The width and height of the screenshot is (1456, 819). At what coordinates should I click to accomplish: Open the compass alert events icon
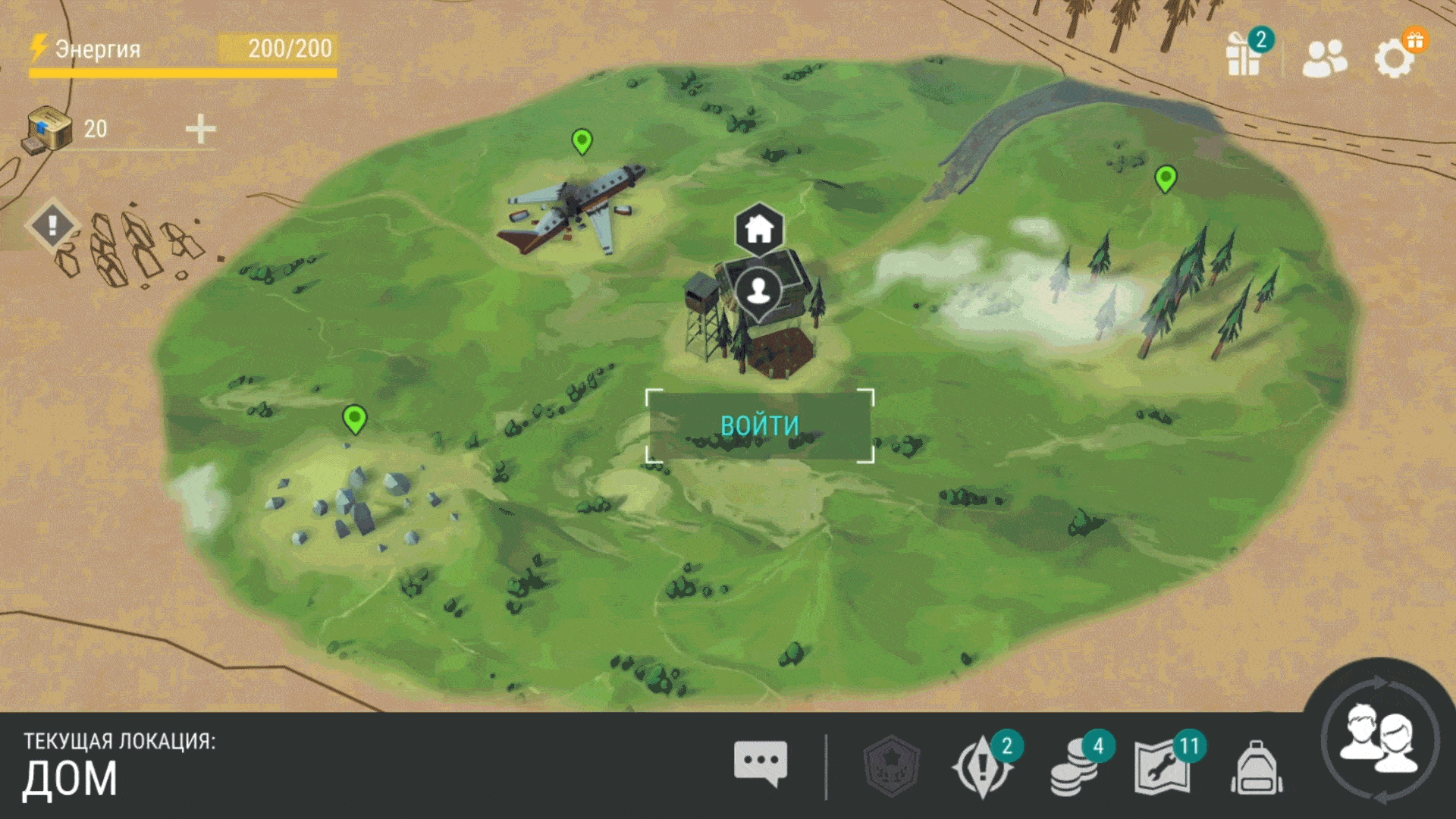[983, 767]
